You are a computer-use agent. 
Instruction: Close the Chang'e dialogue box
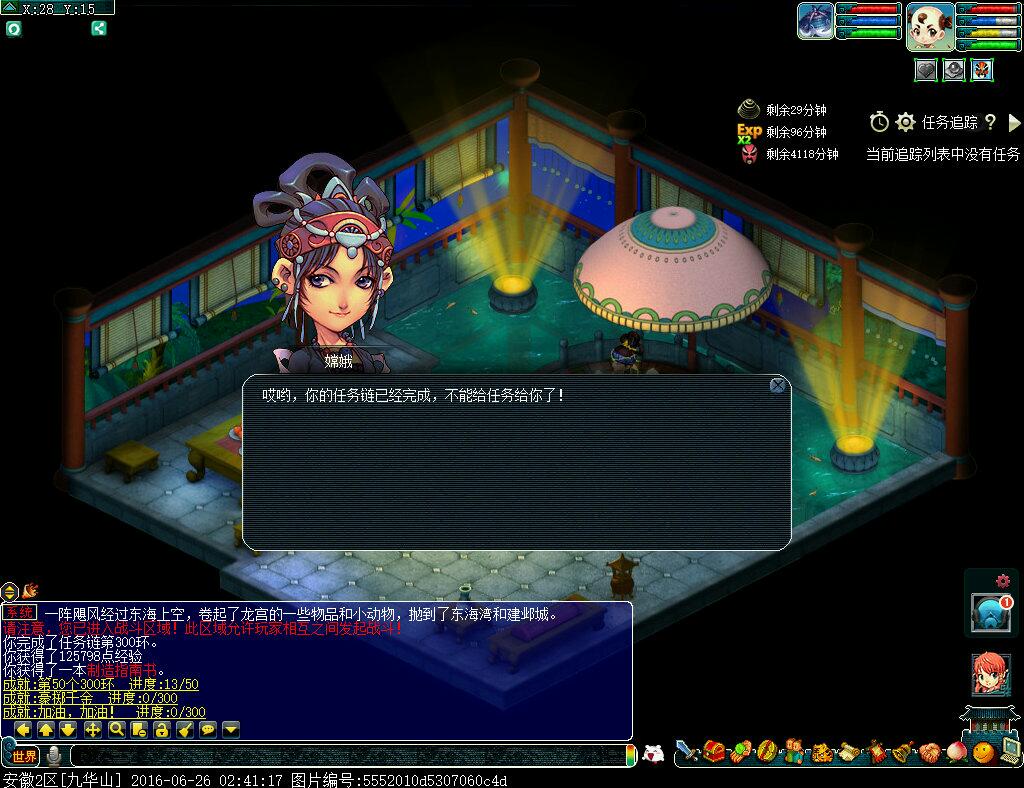pyautogui.click(x=777, y=386)
